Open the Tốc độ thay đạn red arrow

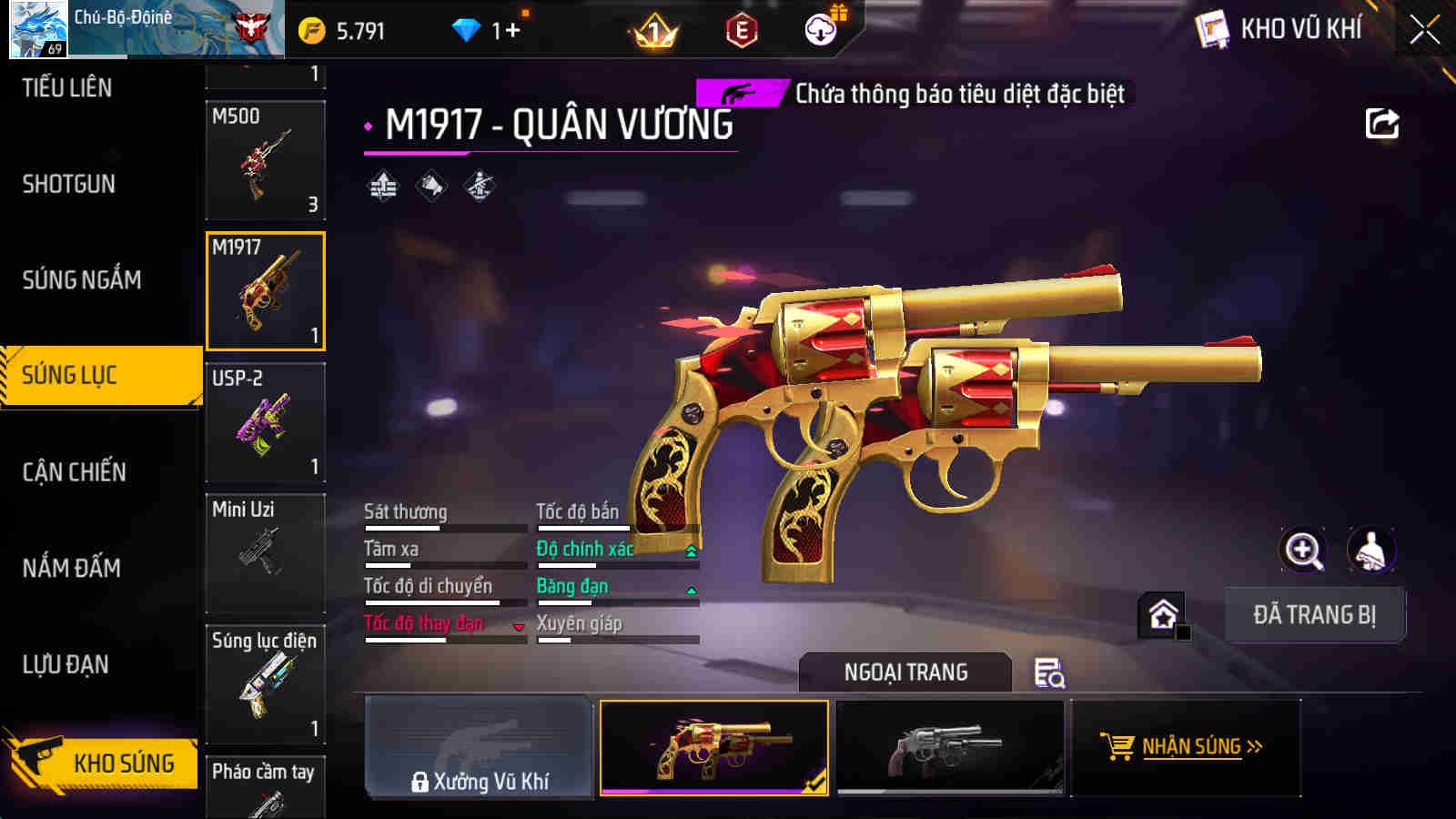(x=515, y=628)
